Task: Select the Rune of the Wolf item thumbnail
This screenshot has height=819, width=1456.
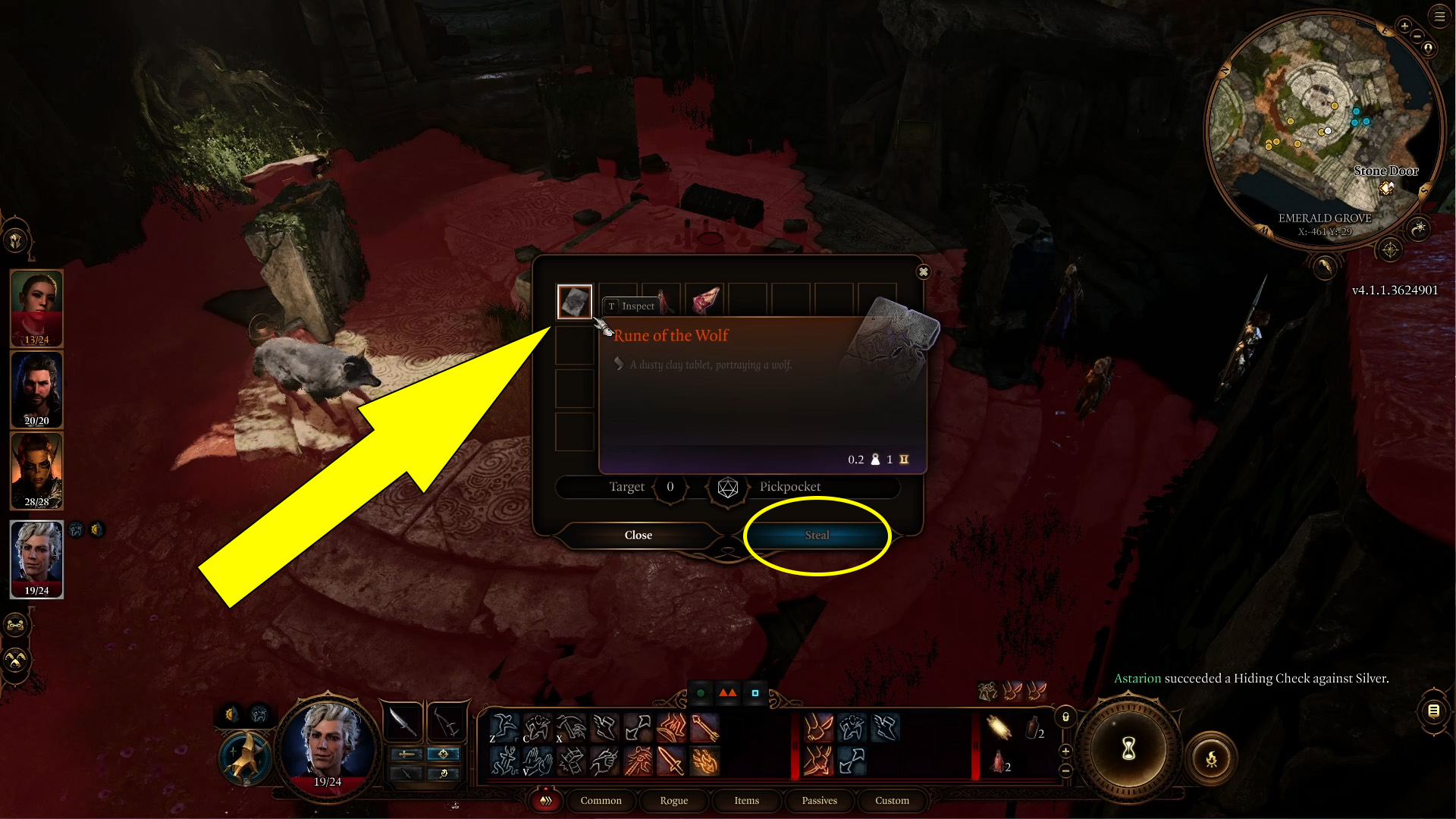Action: (x=574, y=302)
